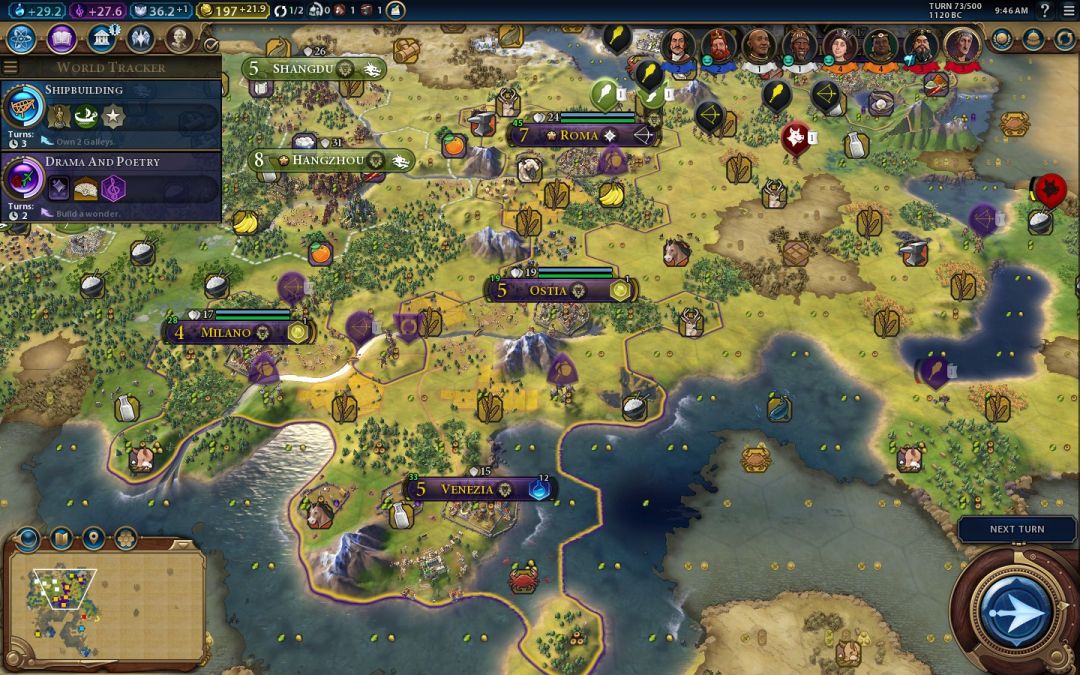Open the map pin tool
This screenshot has height=675, width=1080.
click(93, 540)
